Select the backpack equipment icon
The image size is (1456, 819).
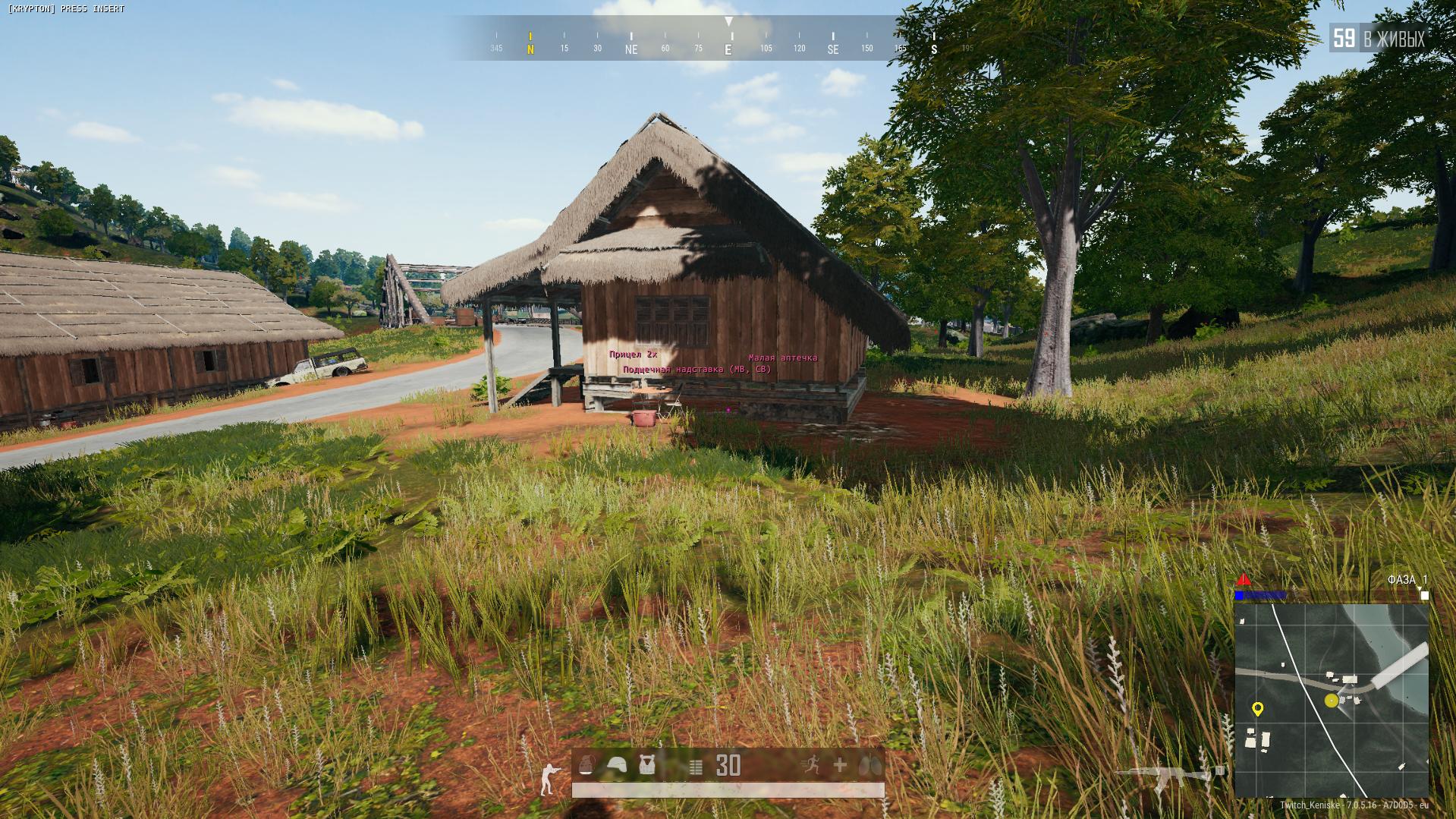click(586, 765)
